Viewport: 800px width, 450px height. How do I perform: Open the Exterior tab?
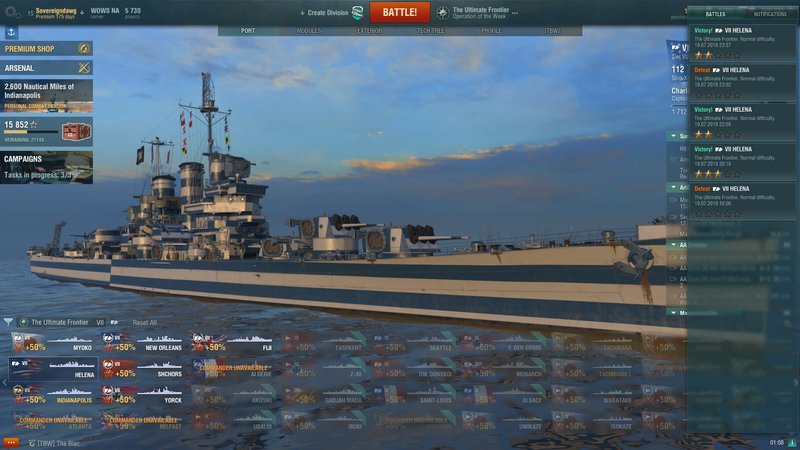tap(369, 31)
